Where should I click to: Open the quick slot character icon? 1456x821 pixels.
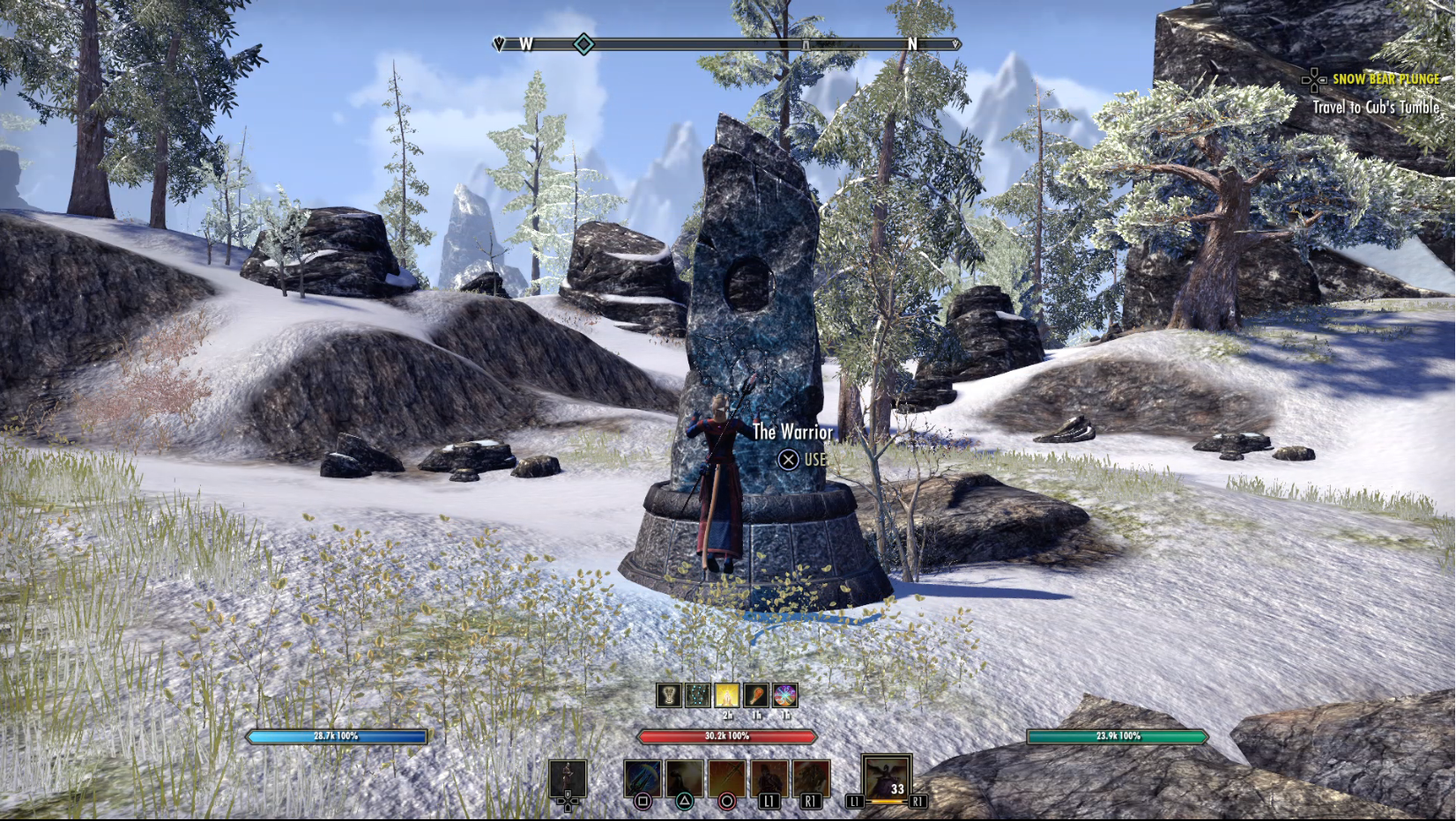pos(568,780)
